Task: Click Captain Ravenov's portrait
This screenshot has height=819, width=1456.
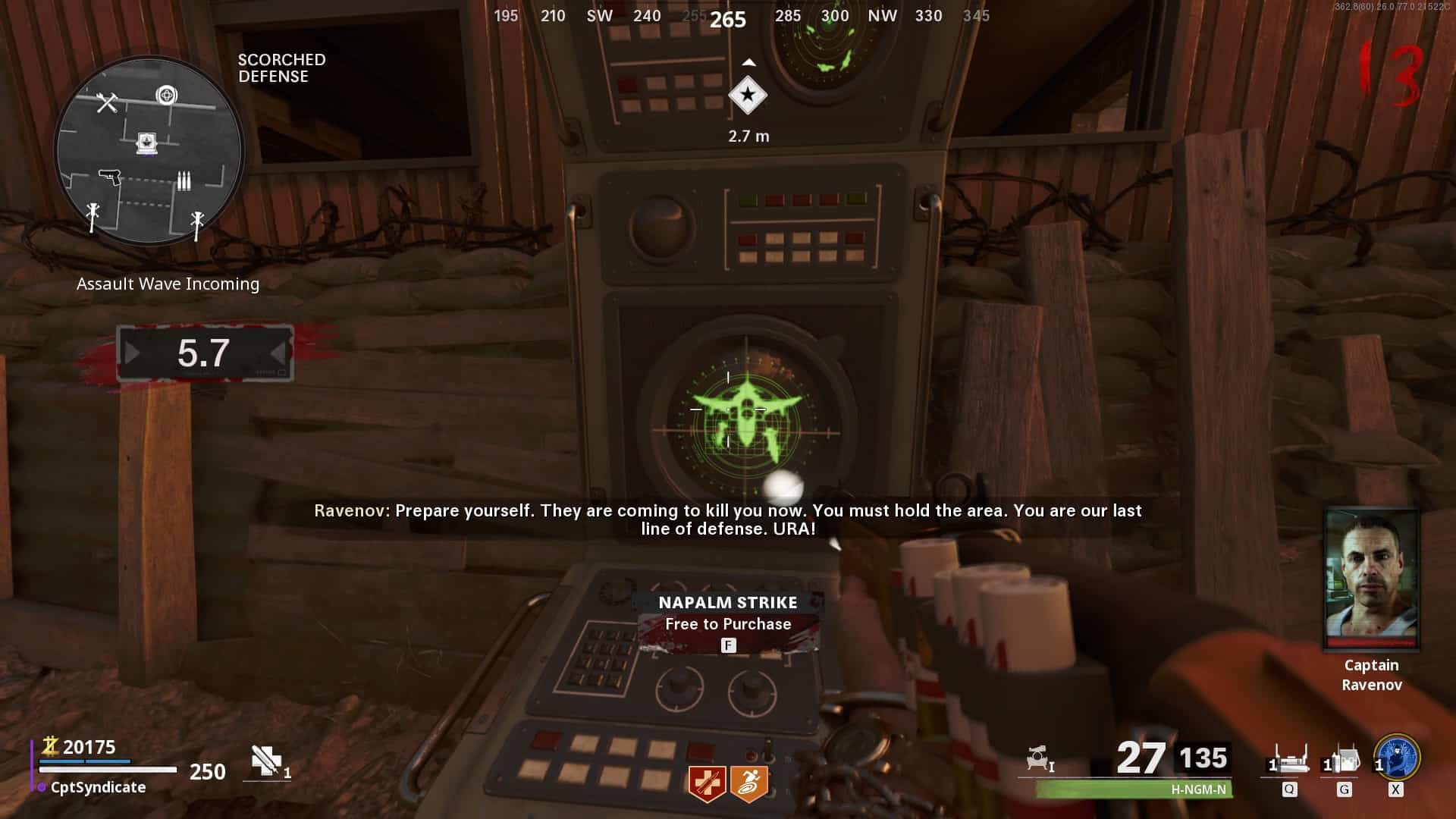Action: [1371, 580]
